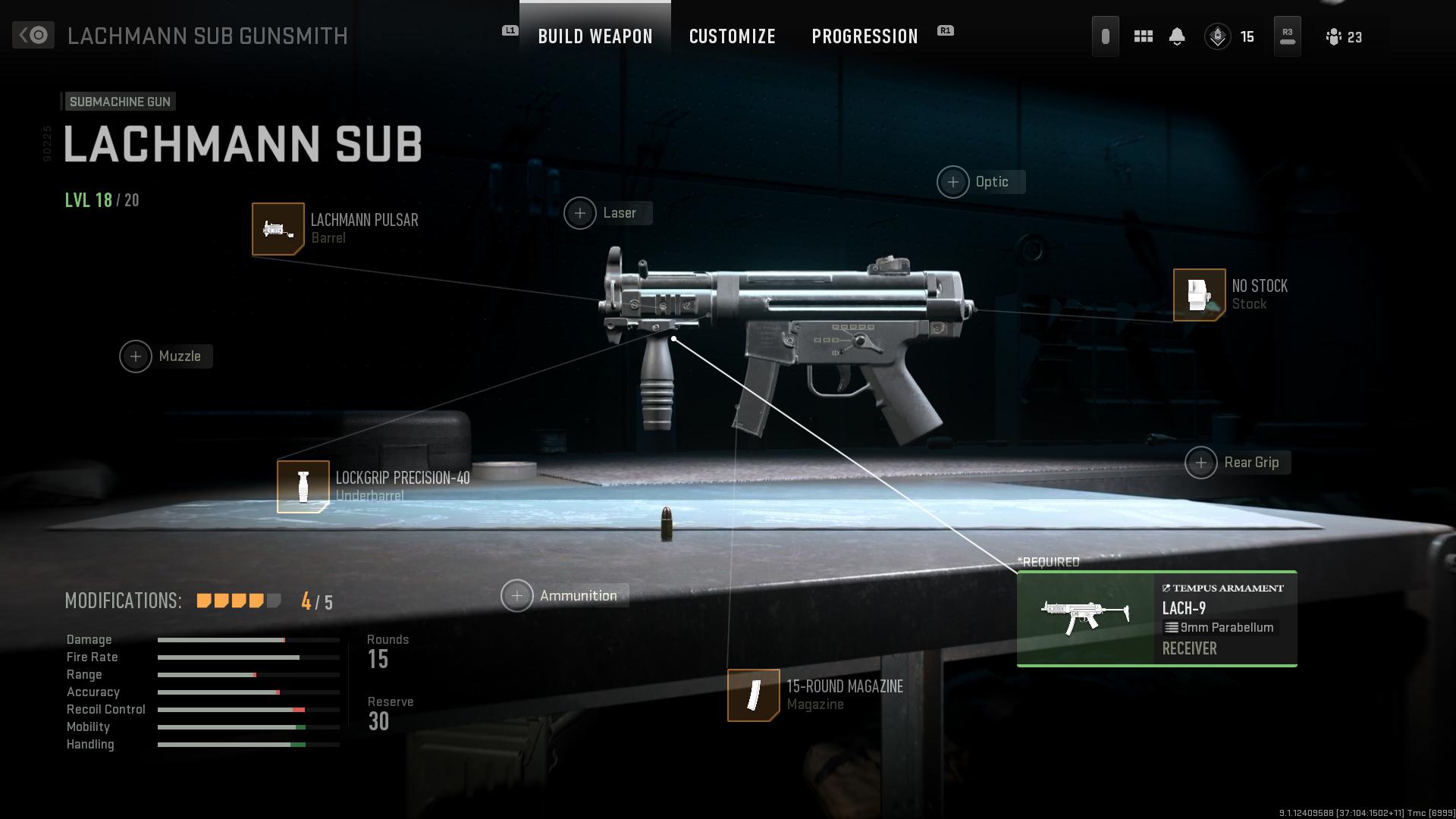Open the Optic attachment slot
The width and height of the screenshot is (1456, 819).
(x=953, y=181)
